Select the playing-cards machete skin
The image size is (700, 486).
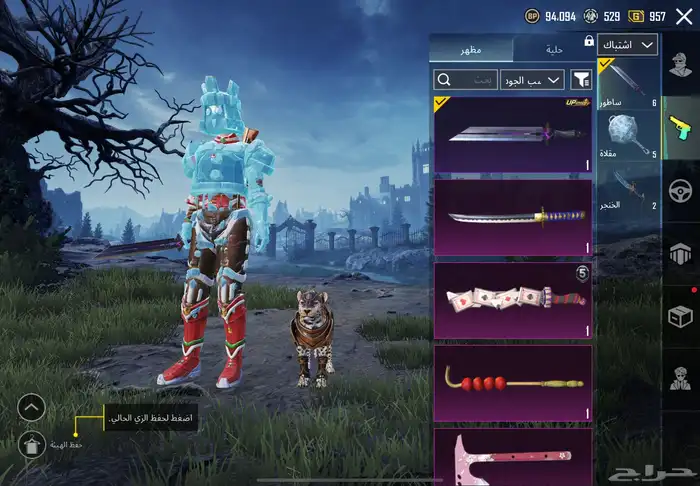(x=512, y=300)
